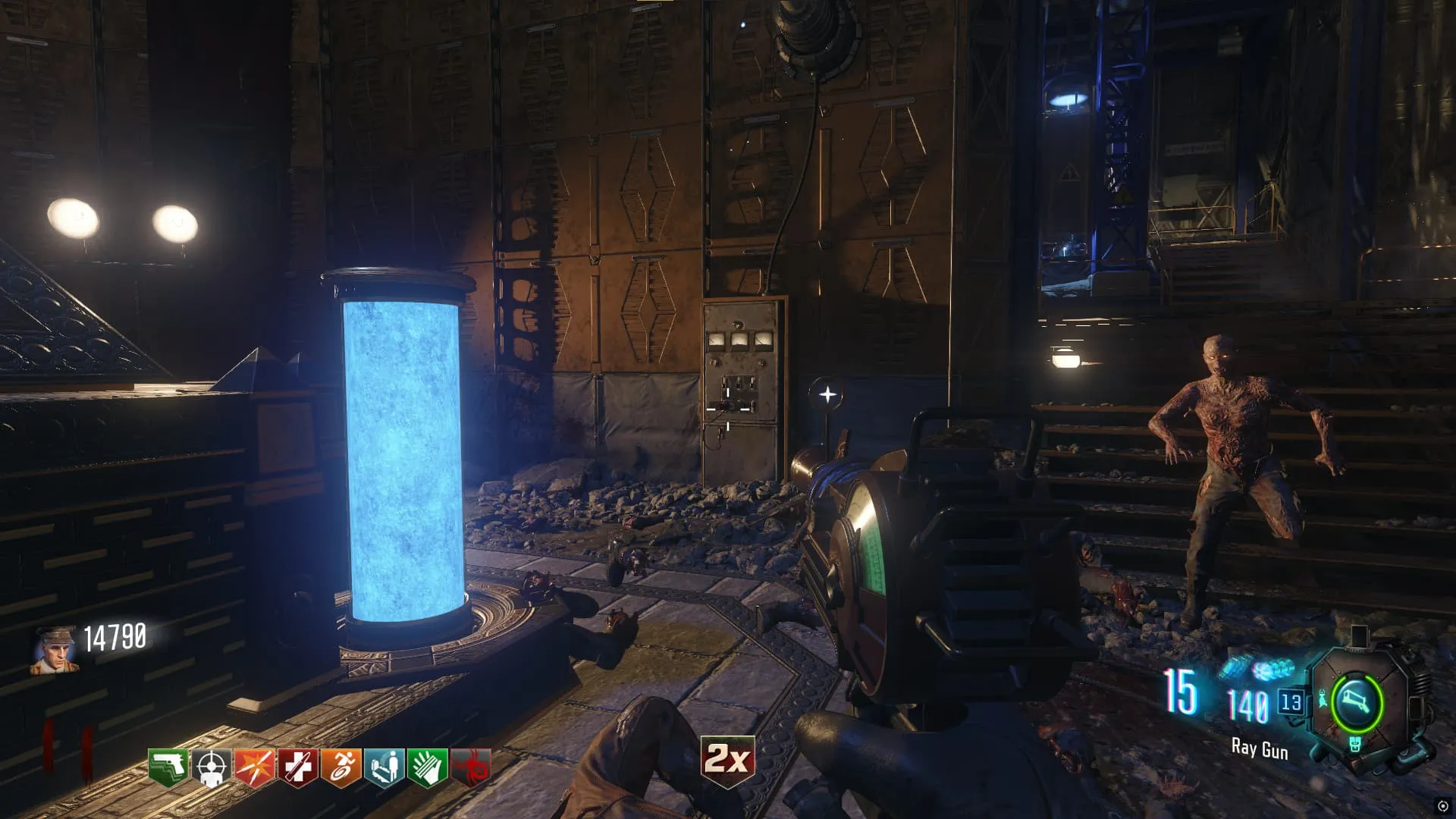The height and width of the screenshot is (819, 1456).
Task: Click the small target icon in the screen corner
Action: click(x=1443, y=806)
